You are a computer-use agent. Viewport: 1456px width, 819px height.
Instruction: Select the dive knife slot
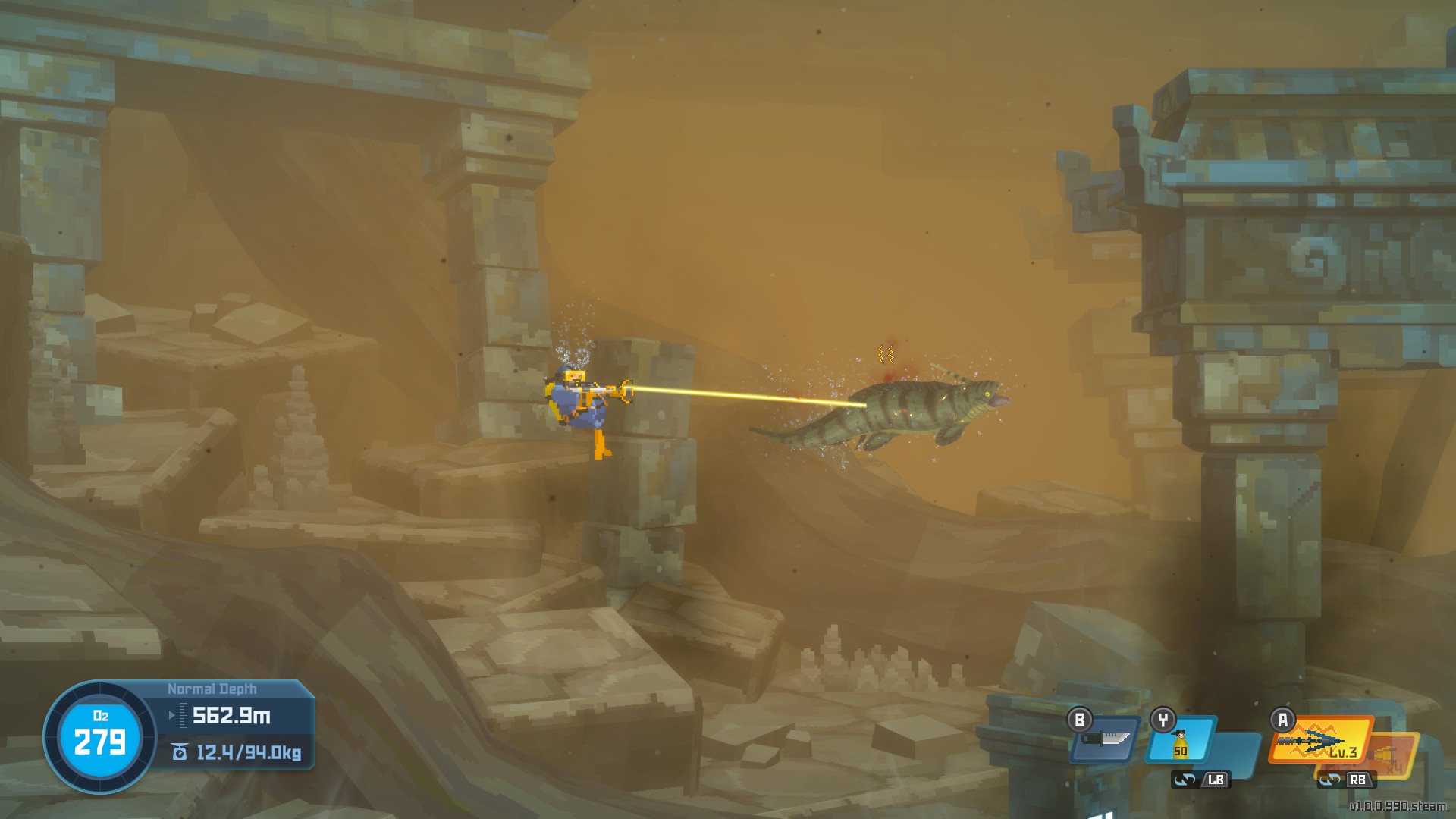point(1106,740)
